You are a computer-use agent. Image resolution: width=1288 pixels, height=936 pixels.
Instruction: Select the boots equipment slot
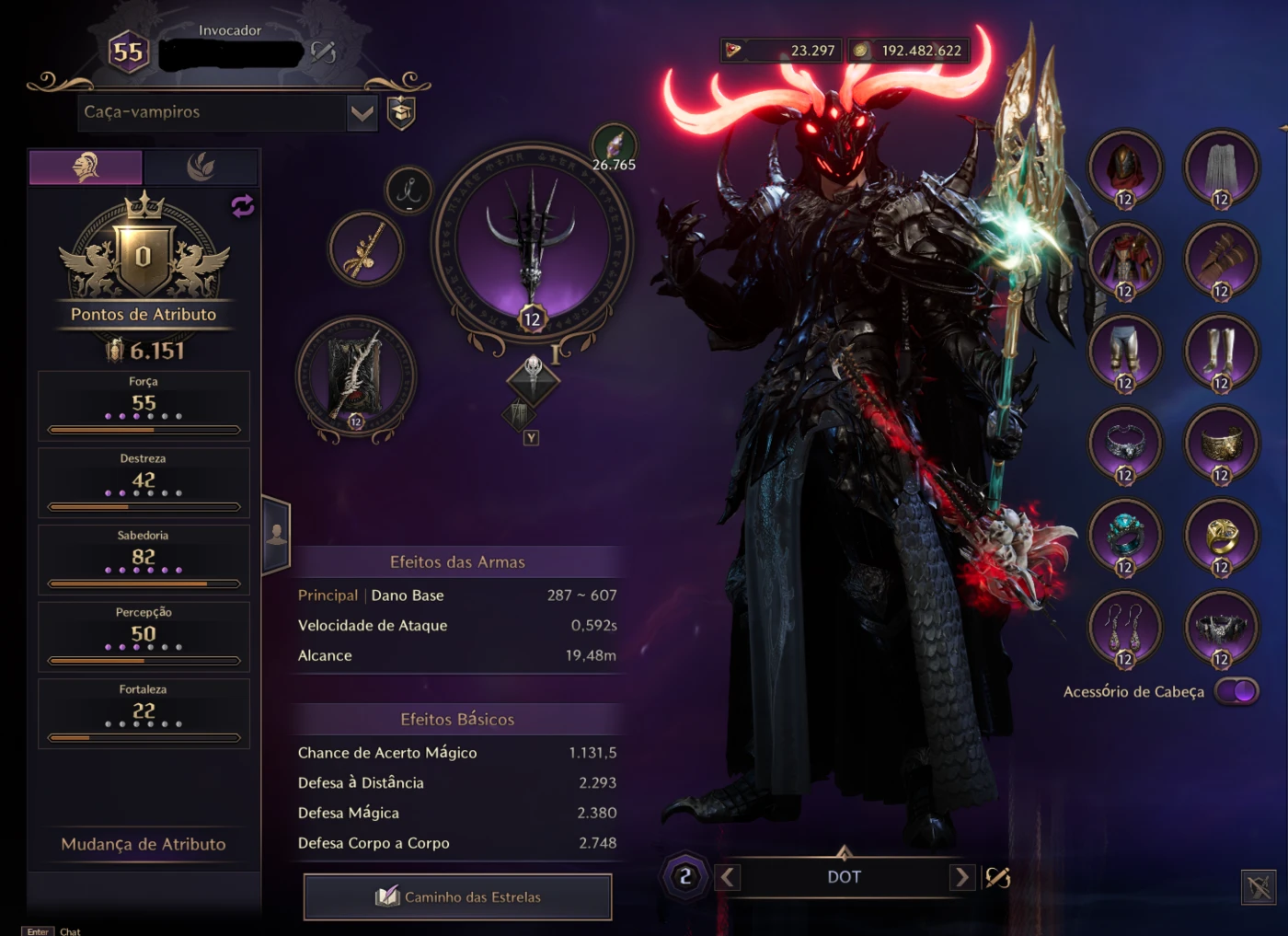tap(1221, 352)
